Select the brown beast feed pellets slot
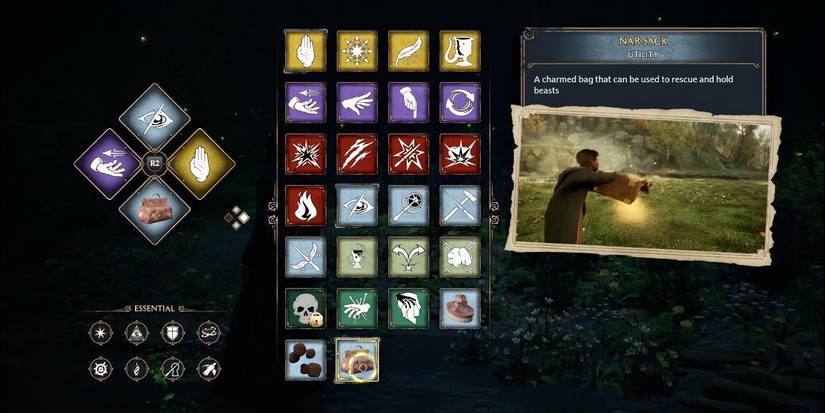This screenshot has height=413, width=825. (x=305, y=360)
